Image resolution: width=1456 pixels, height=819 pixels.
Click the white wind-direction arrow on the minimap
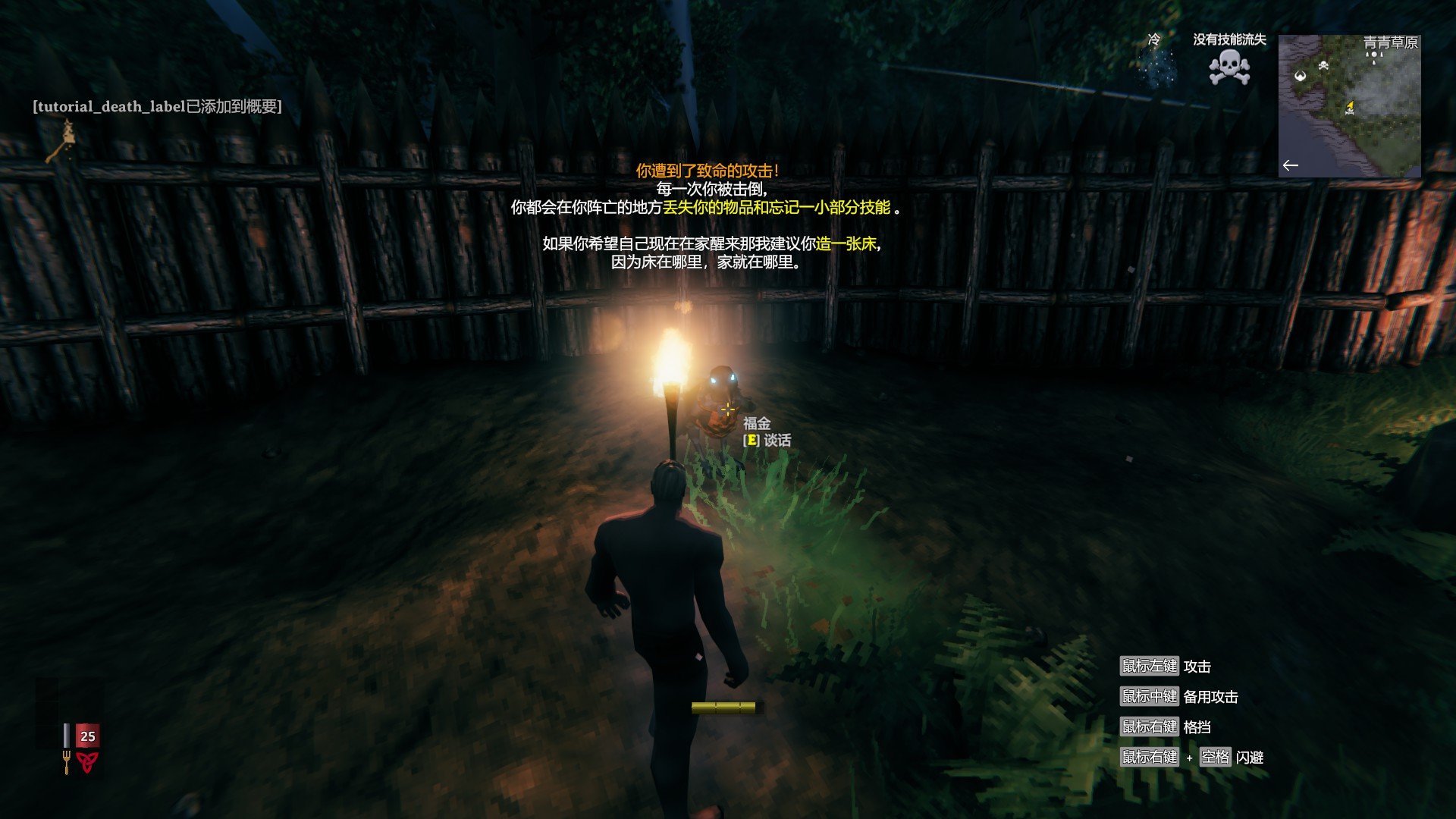coord(1291,165)
